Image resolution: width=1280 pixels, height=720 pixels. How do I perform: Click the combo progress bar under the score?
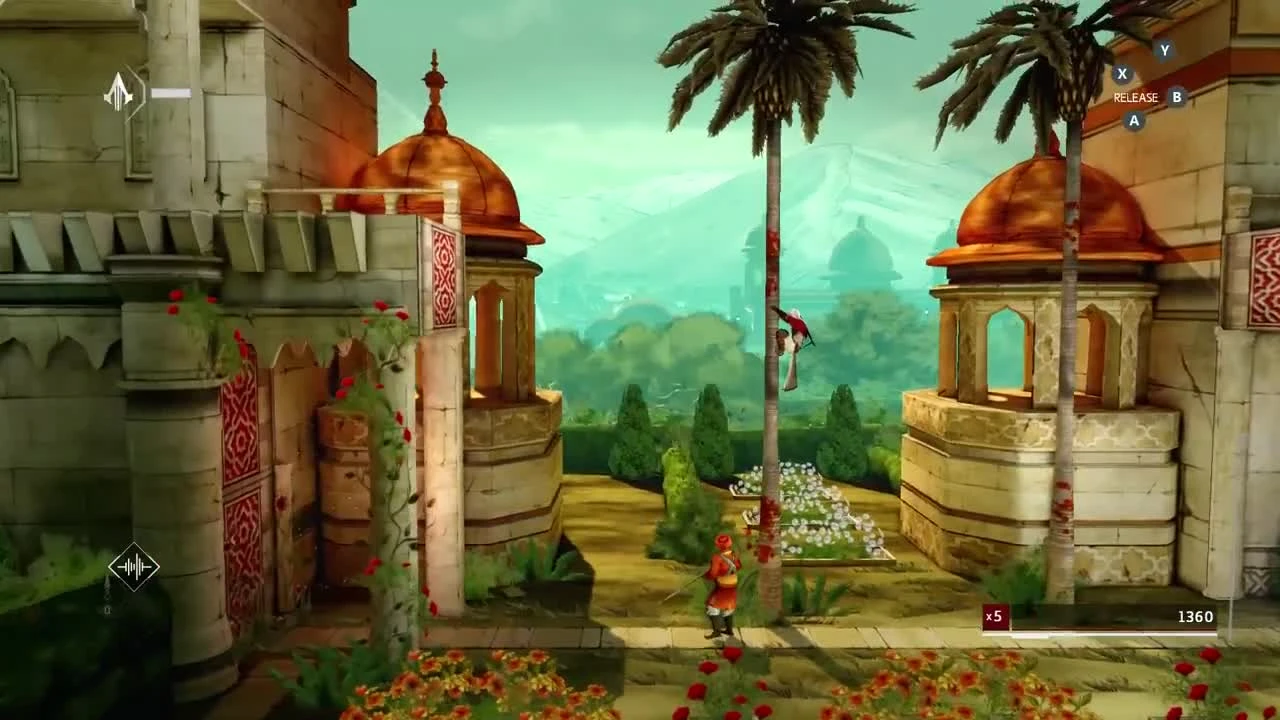coord(1100,636)
